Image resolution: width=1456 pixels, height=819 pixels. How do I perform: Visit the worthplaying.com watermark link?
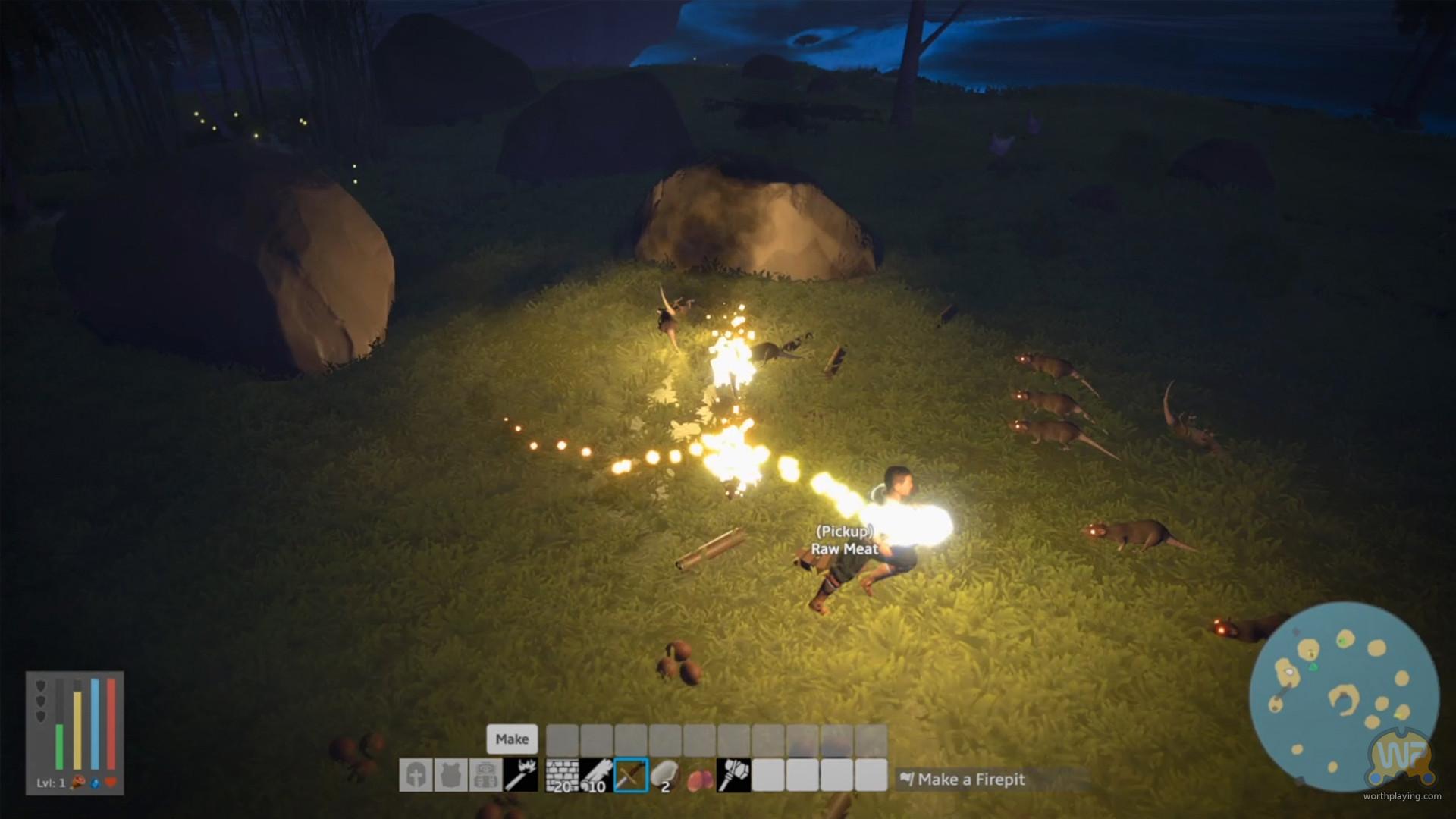(1401, 796)
